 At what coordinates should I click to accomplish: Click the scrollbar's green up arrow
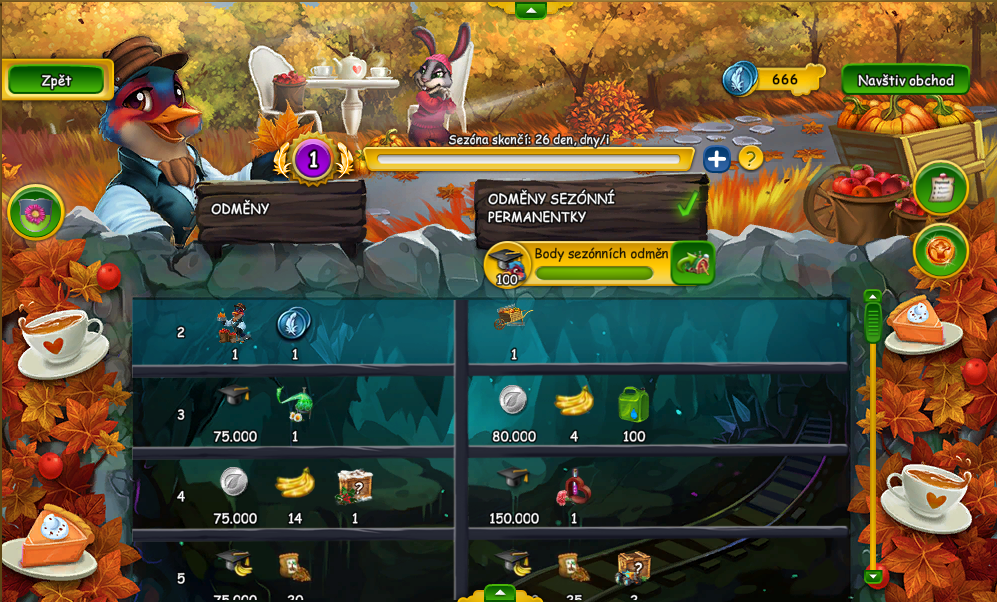click(x=873, y=297)
